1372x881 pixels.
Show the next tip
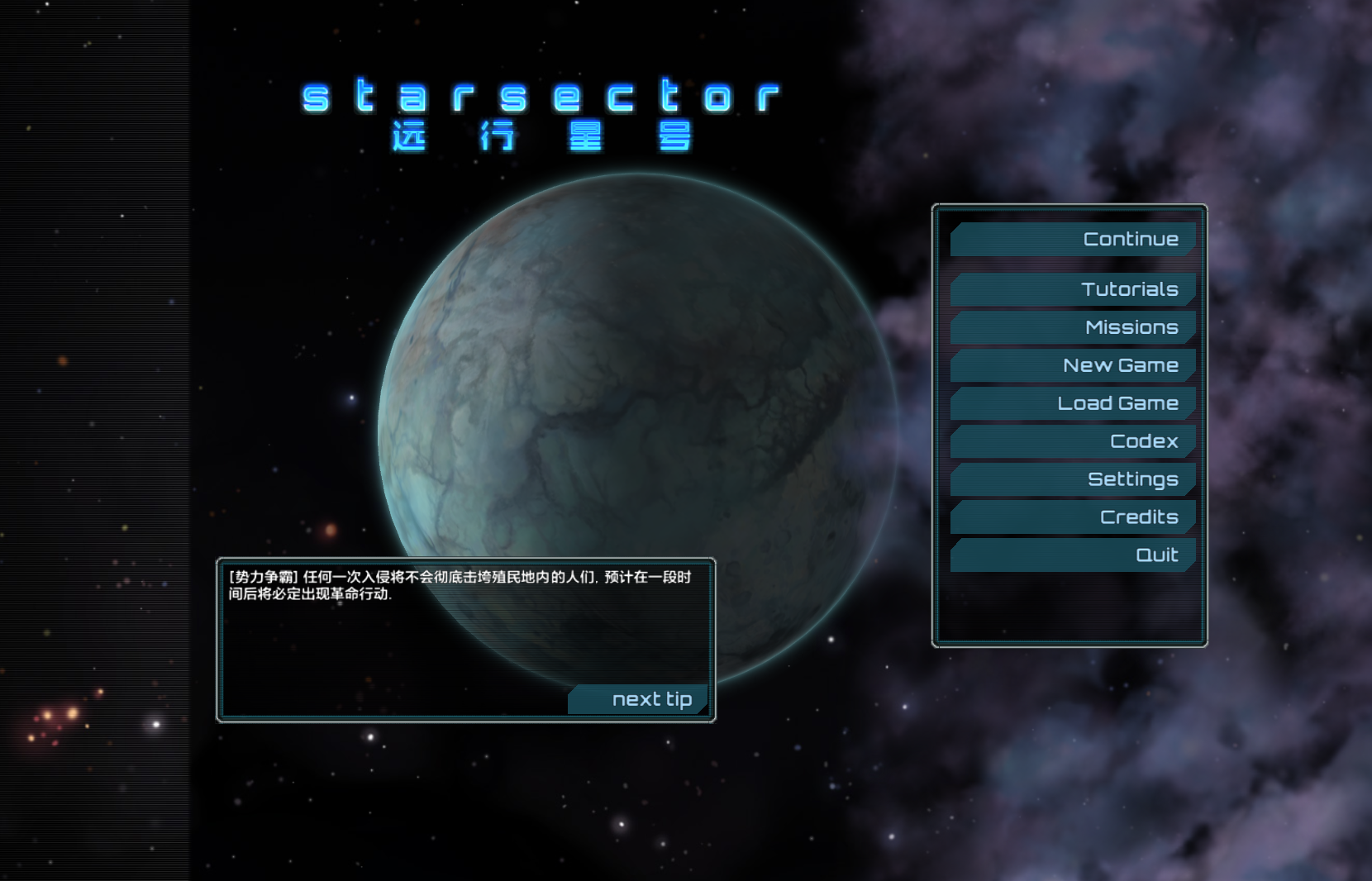639,699
